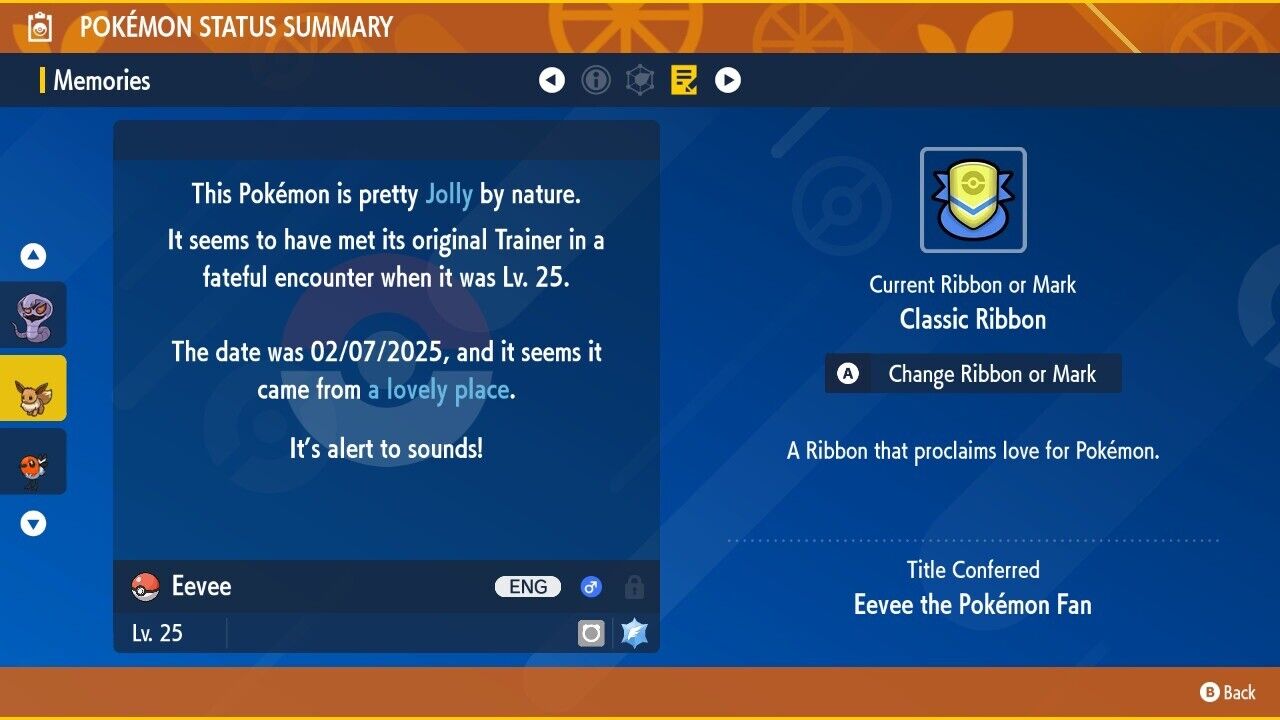This screenshot has height=720, width=1280.
Task: Go to the next summary page arrow
Action: [728, 80]
